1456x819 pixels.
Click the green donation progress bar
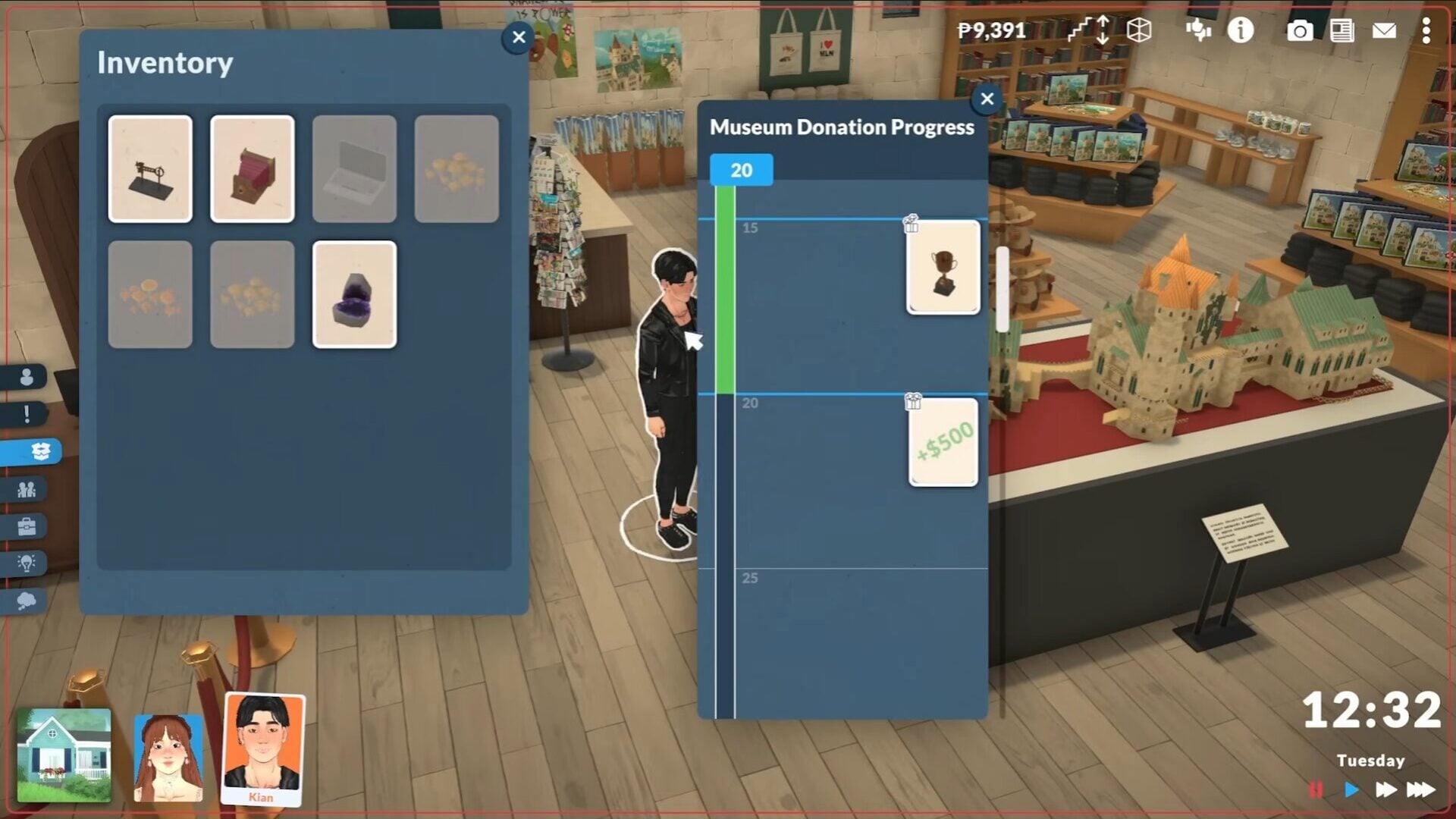(x=726, y=288)
